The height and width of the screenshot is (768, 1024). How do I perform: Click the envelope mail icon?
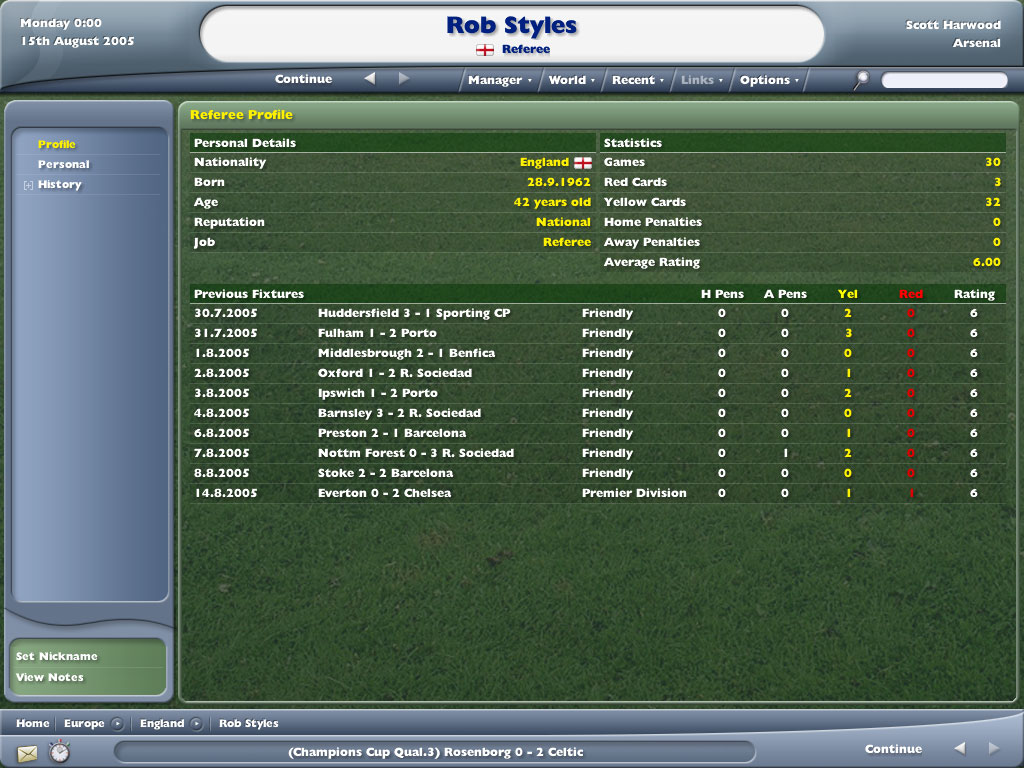point(27,752)
